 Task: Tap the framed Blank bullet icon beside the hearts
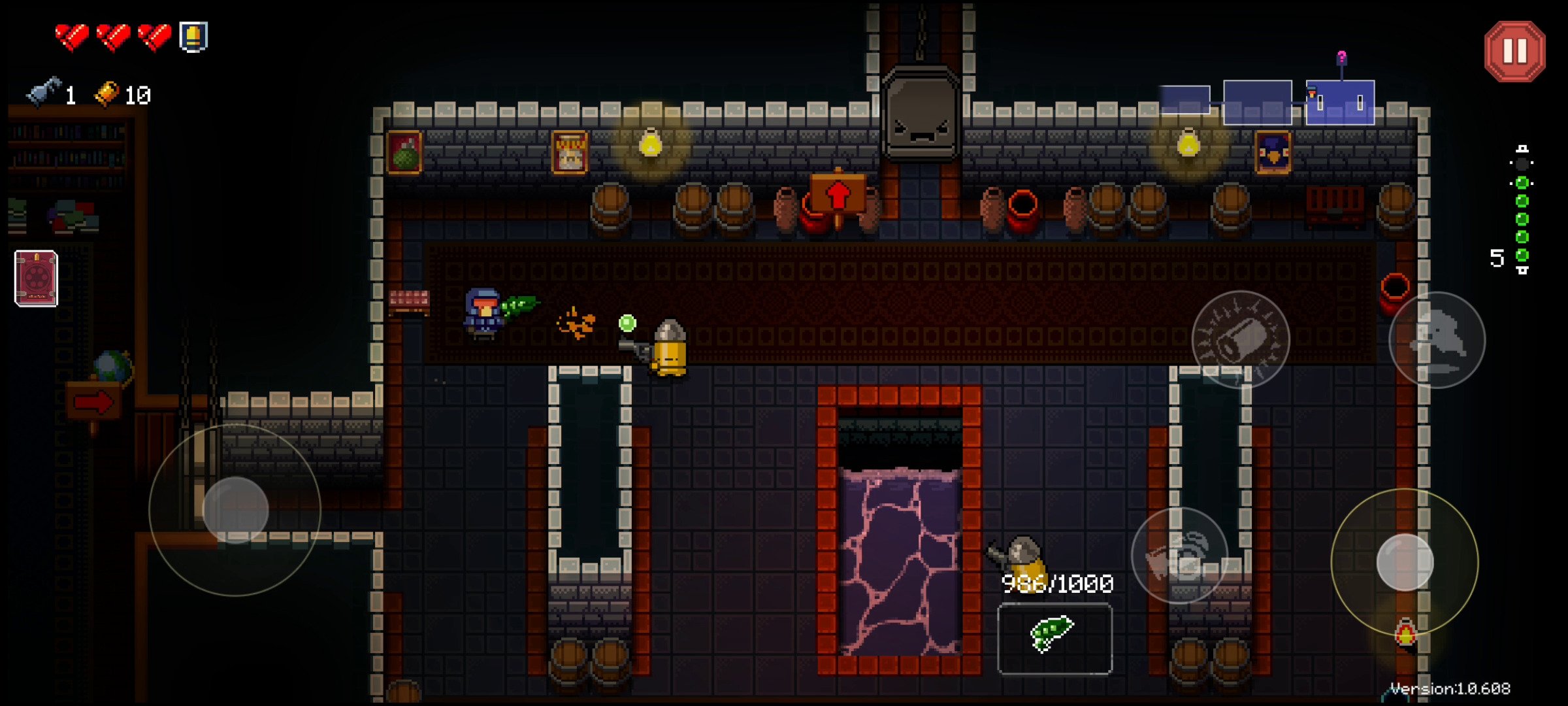(193, 37)
